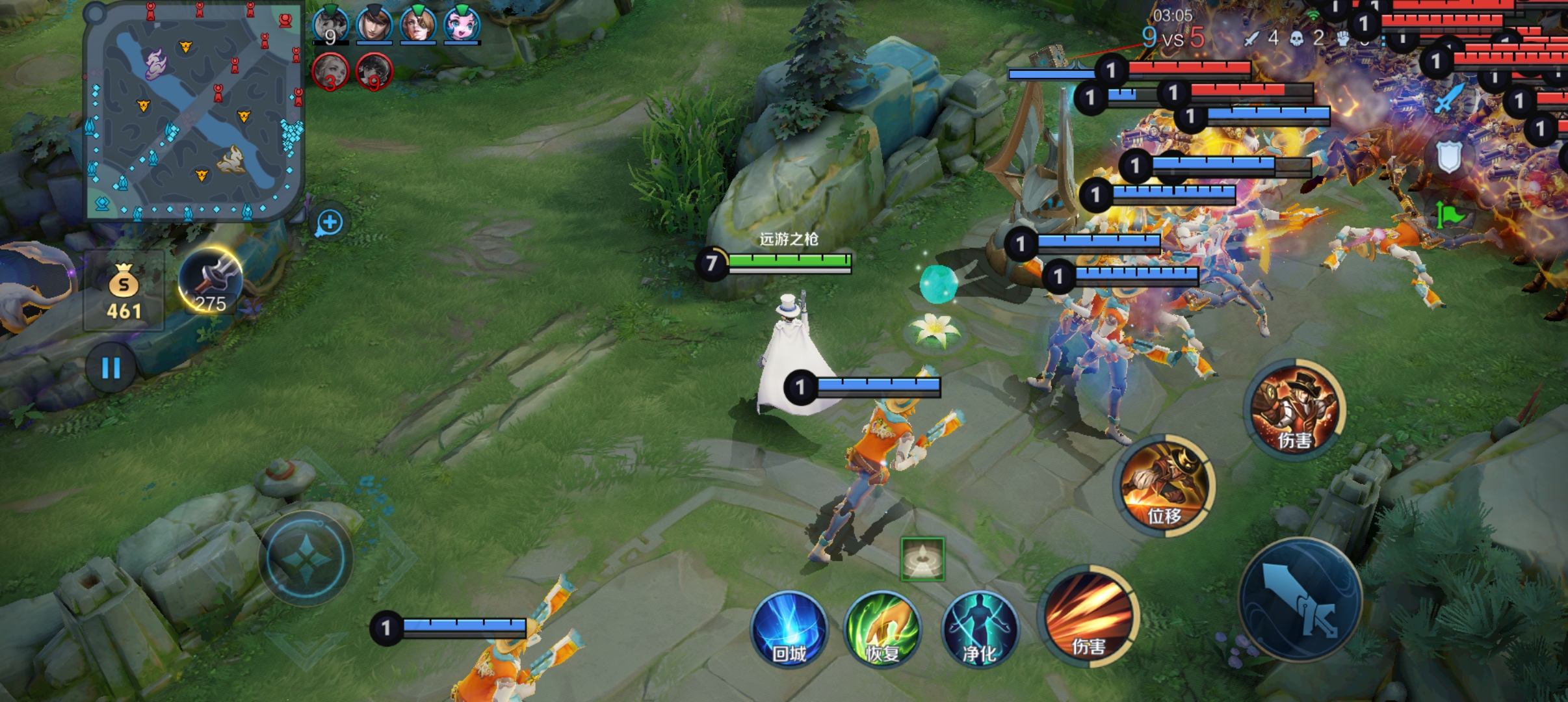Activate the 回城 recall spell
Viewport: 1568px width, 702px height.
tap(789, 629)
